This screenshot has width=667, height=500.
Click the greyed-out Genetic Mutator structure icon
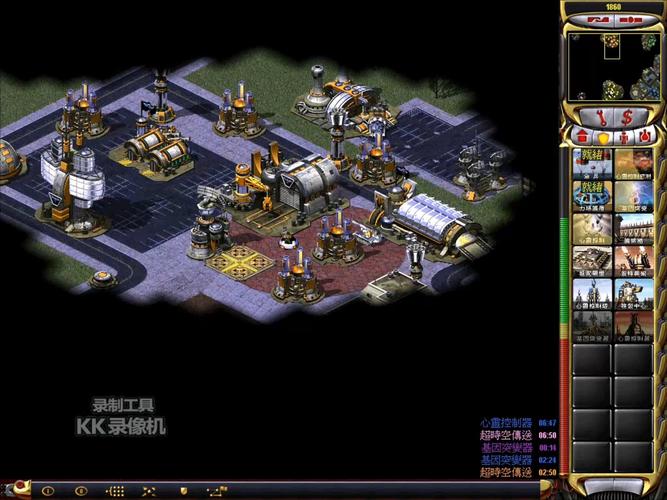(591, 325)
